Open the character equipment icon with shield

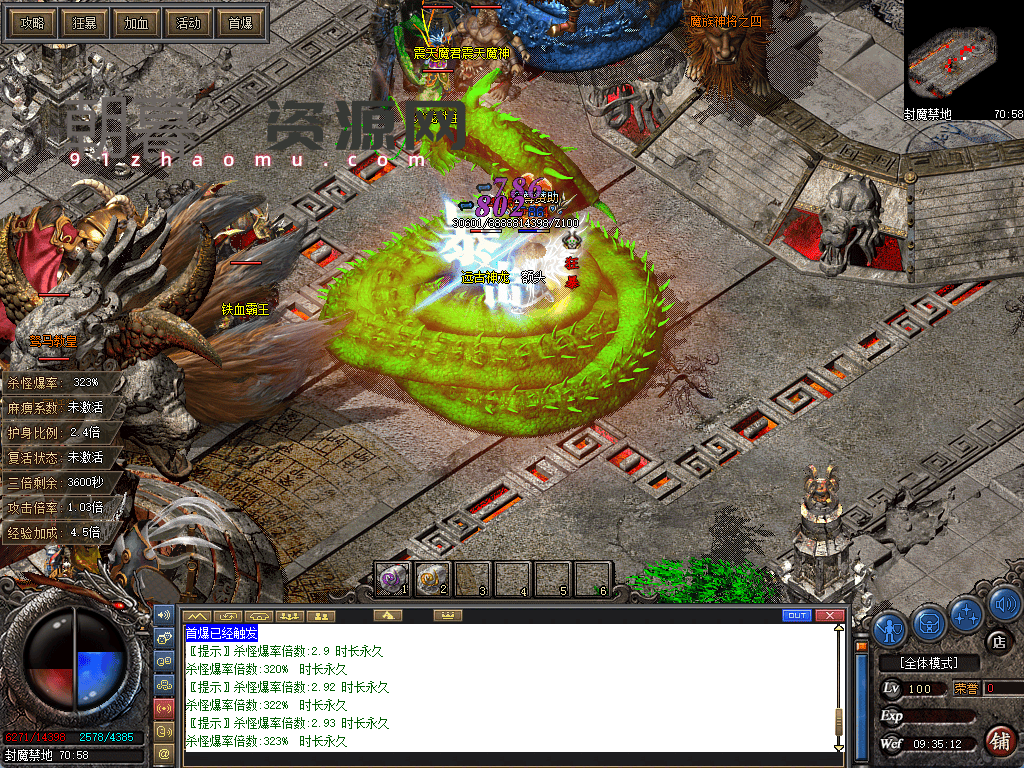[889, 627]
